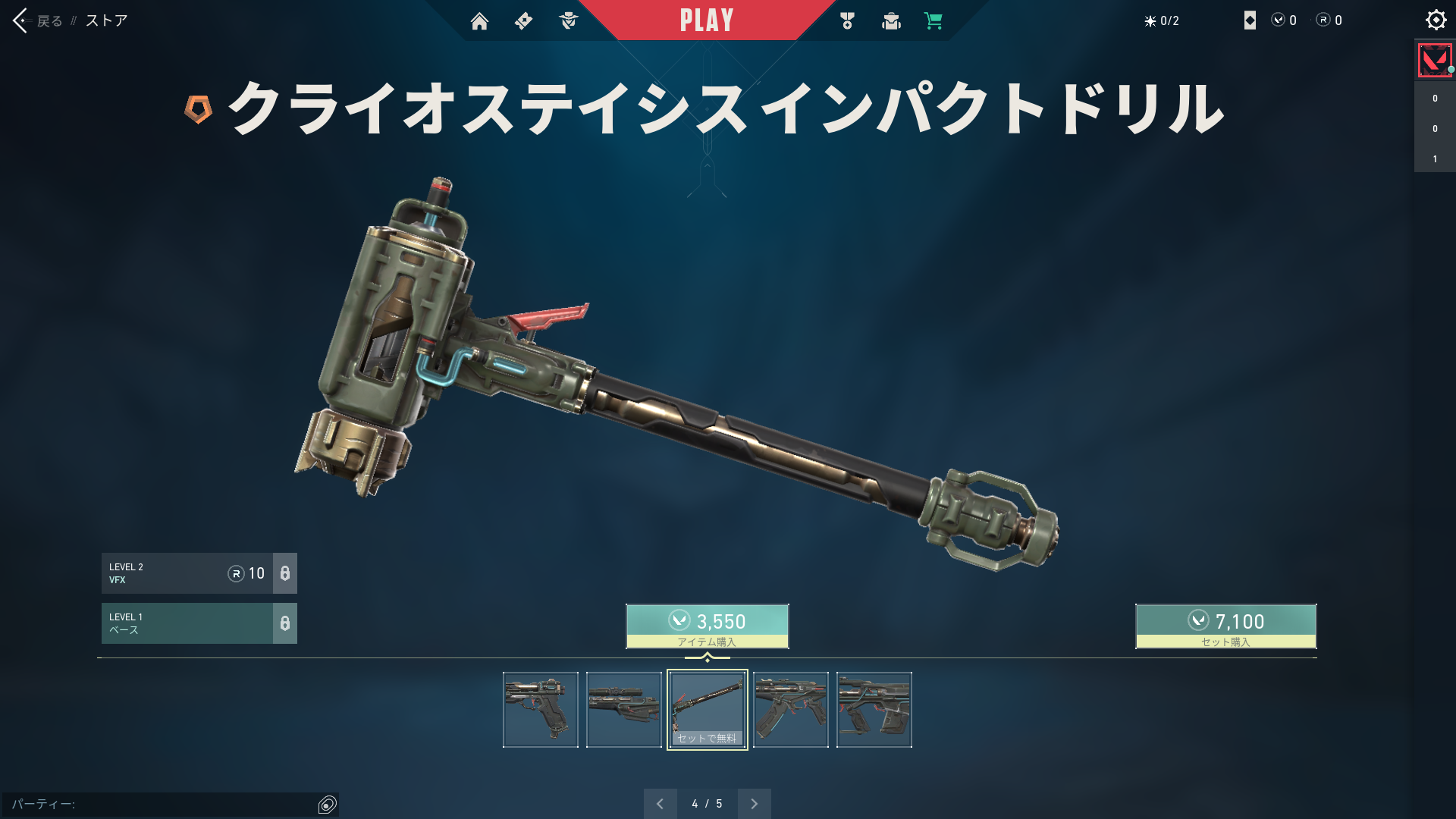Open the store shopping cart icon

tap(934, 21)
